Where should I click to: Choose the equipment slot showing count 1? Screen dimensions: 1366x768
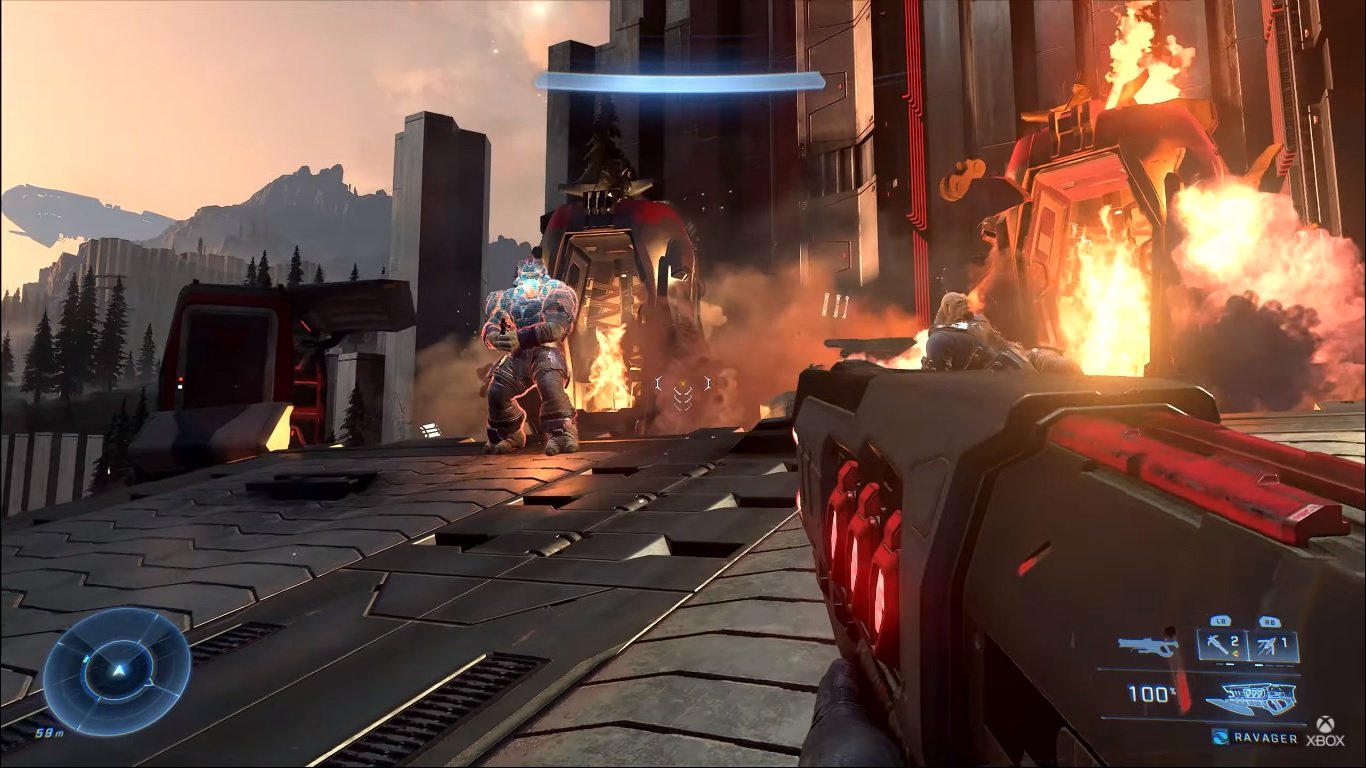pyautogui.click(x=1274, y=645)
